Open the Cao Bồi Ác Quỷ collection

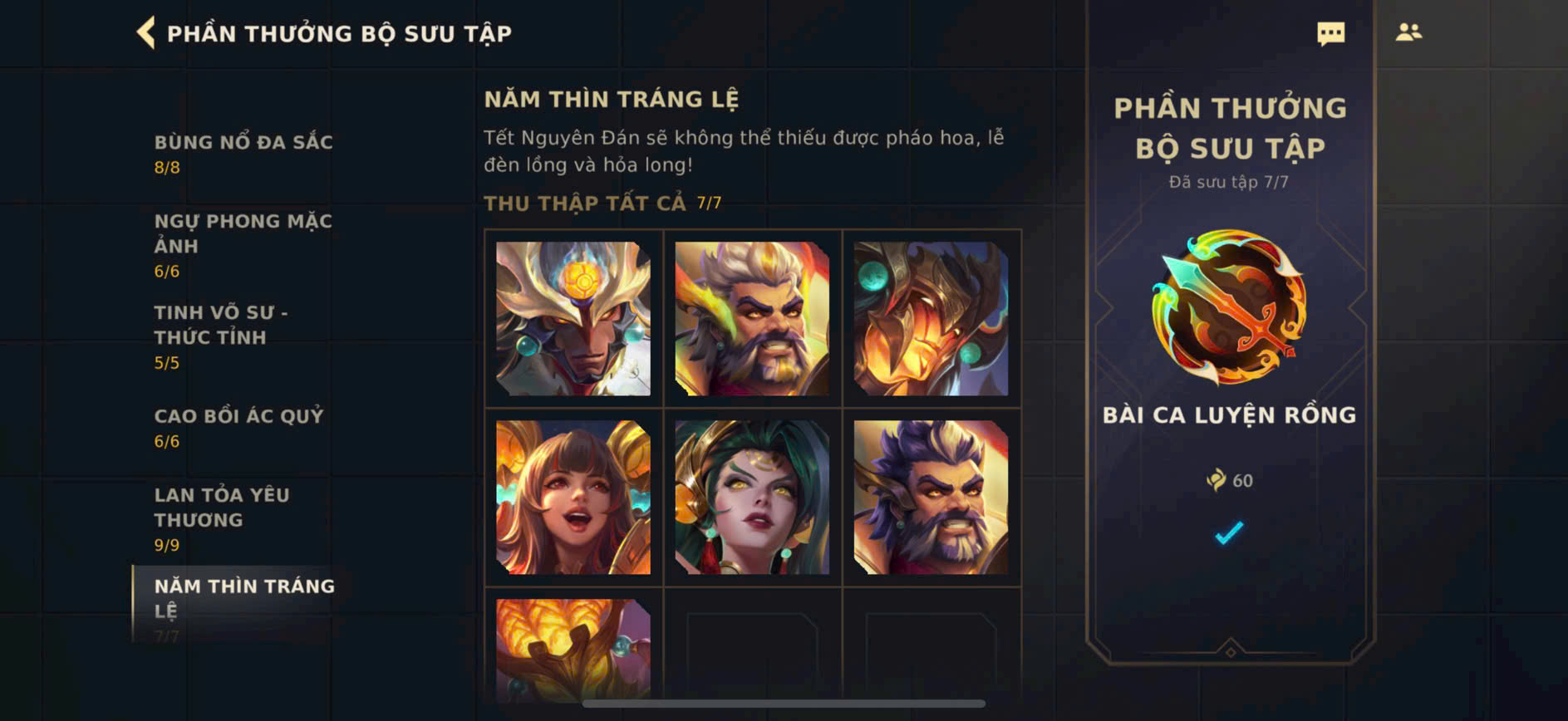coord(238,426)
